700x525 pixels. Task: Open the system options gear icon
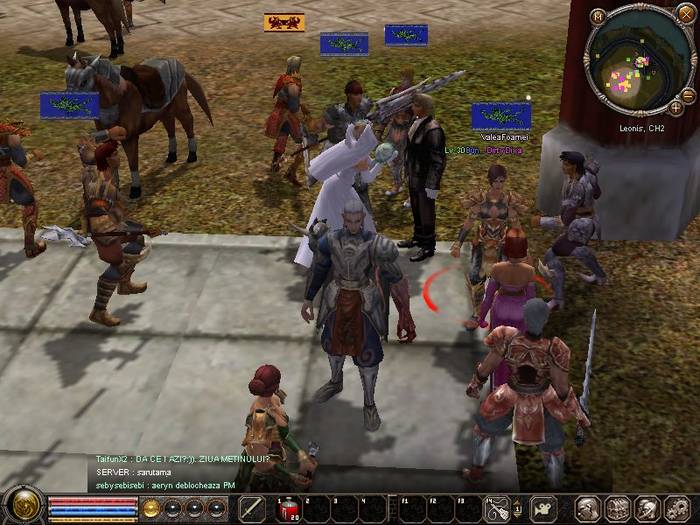tap(676, 509)
